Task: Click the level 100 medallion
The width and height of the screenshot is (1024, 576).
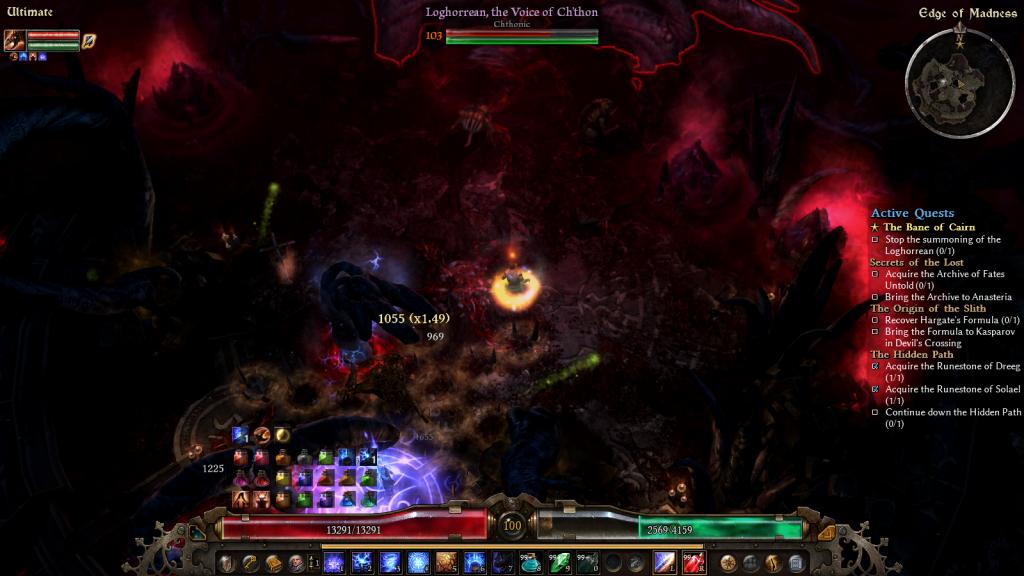Action: [x=512, y=525]
